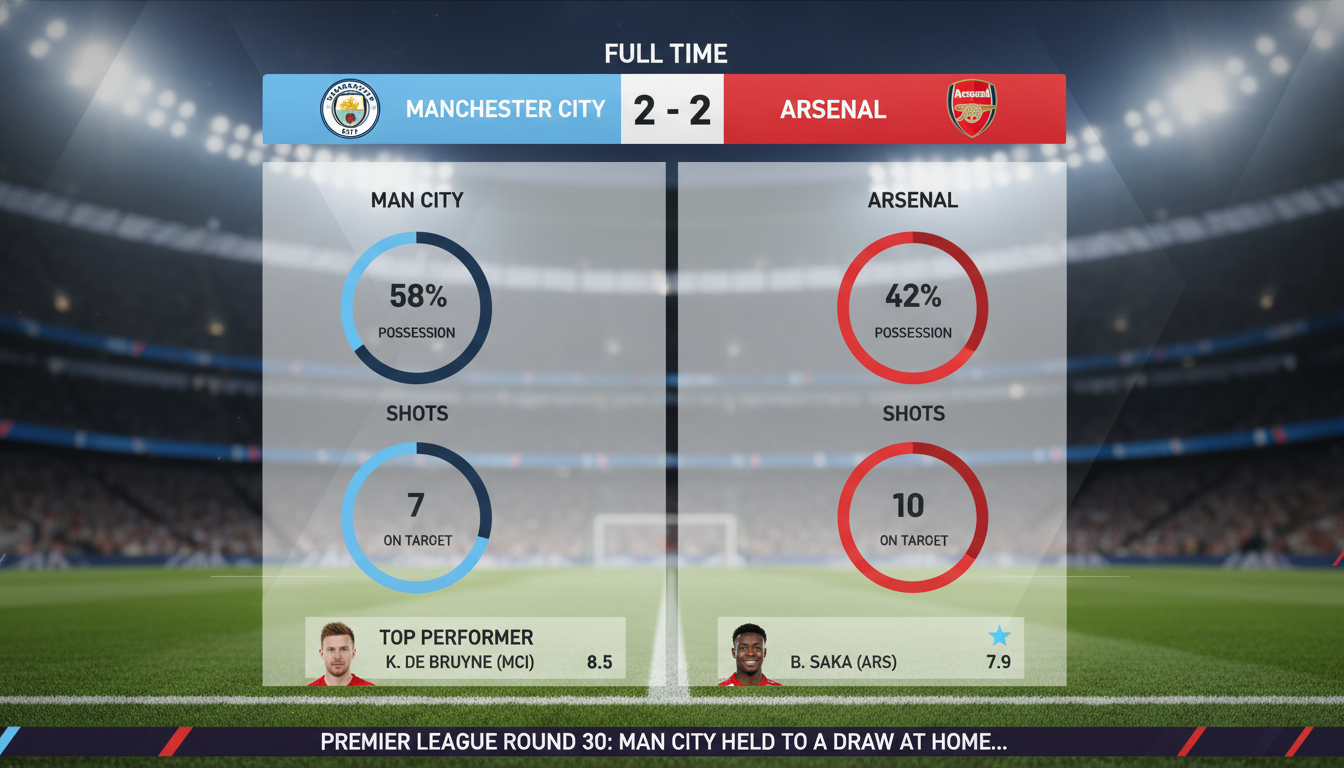Toggle the ARSENAL stats column
1344x768 pixels.
(x=912, y=200)
